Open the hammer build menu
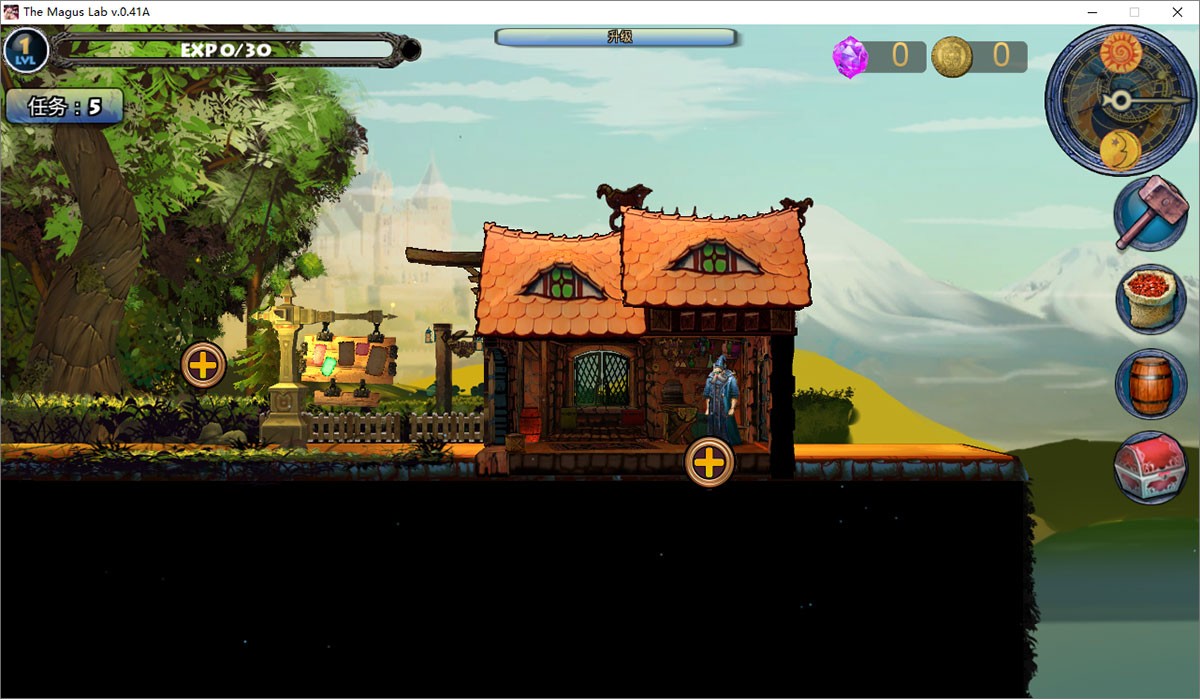Image resolution: width=1200 pixels, height=699 pixels. (1150, 215)
